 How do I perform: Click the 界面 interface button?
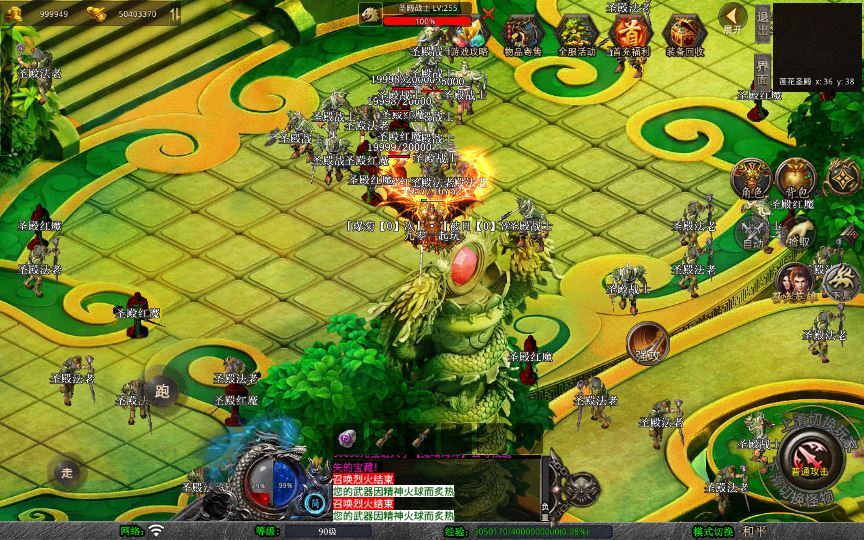click(762, 71)
